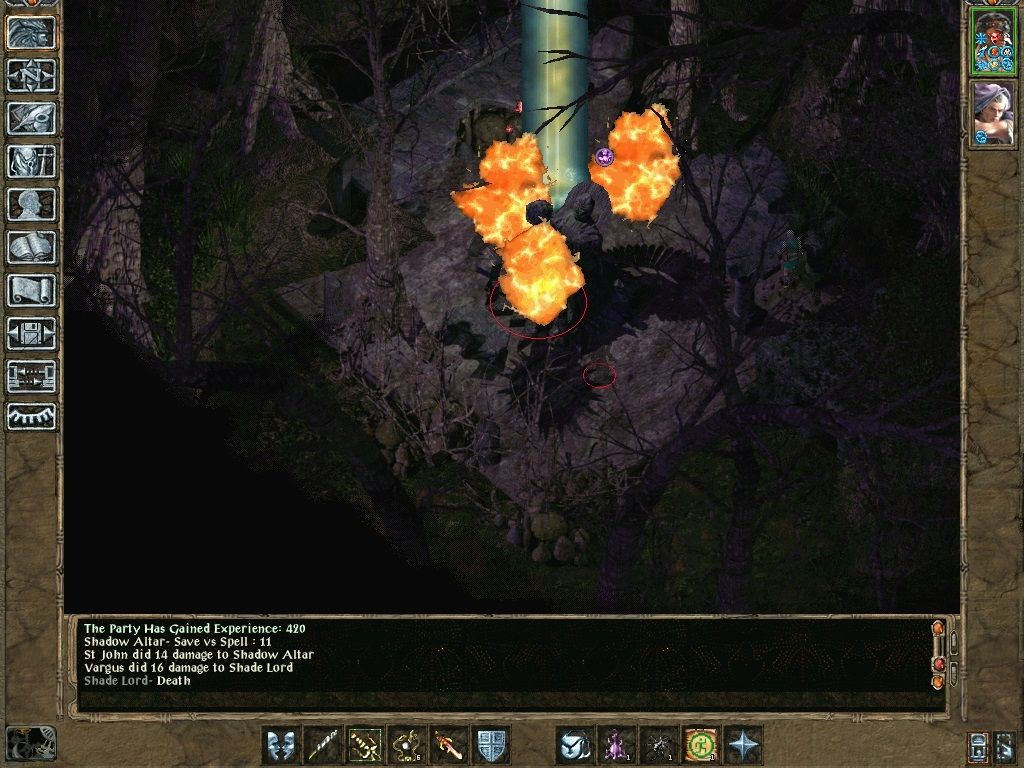Click the return to game head button
Image resolution: width=1024 pixels, height=768 pixels.
(x=31, y=33)
